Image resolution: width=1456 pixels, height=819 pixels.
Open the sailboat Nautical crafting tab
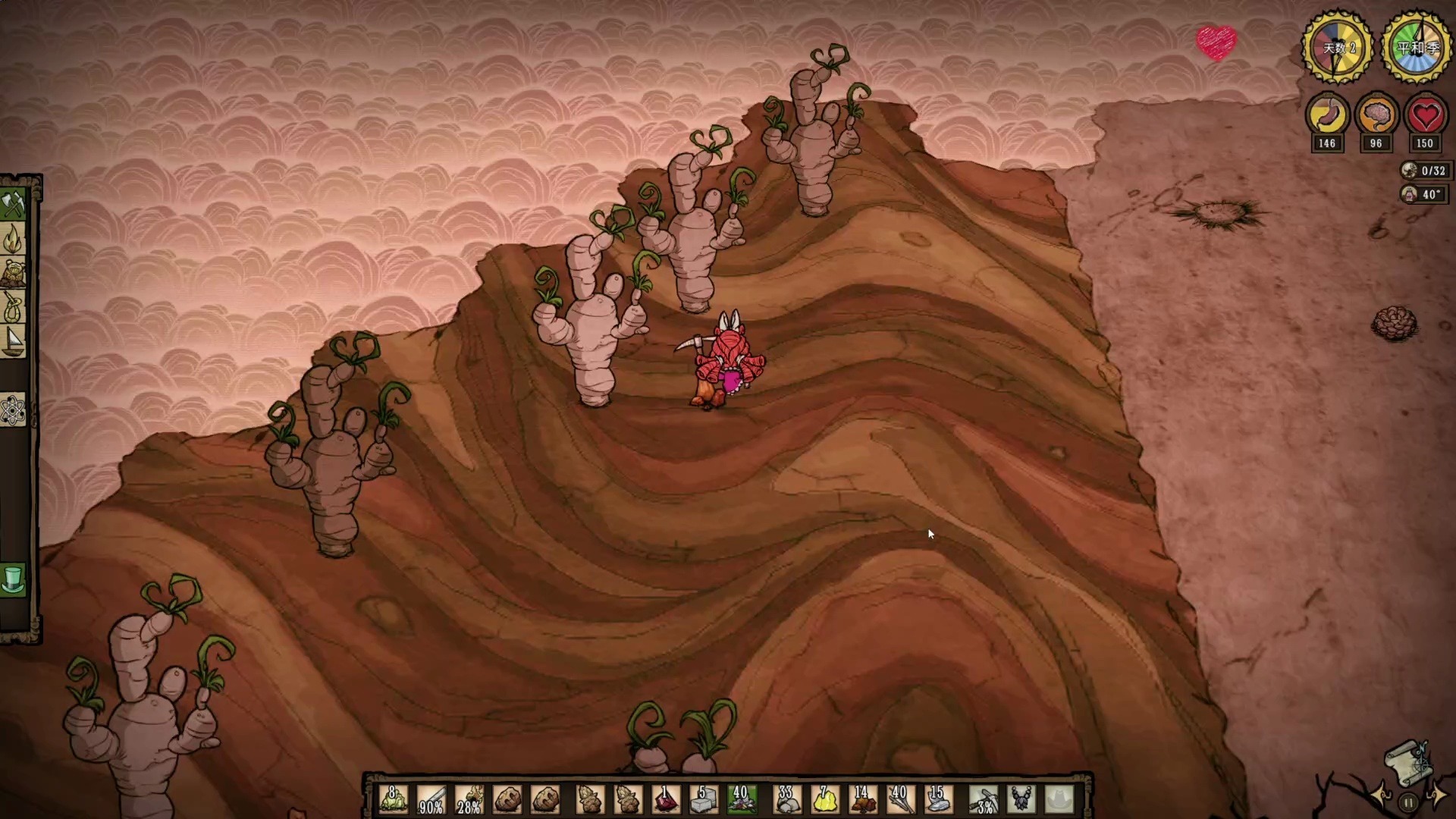14,342
